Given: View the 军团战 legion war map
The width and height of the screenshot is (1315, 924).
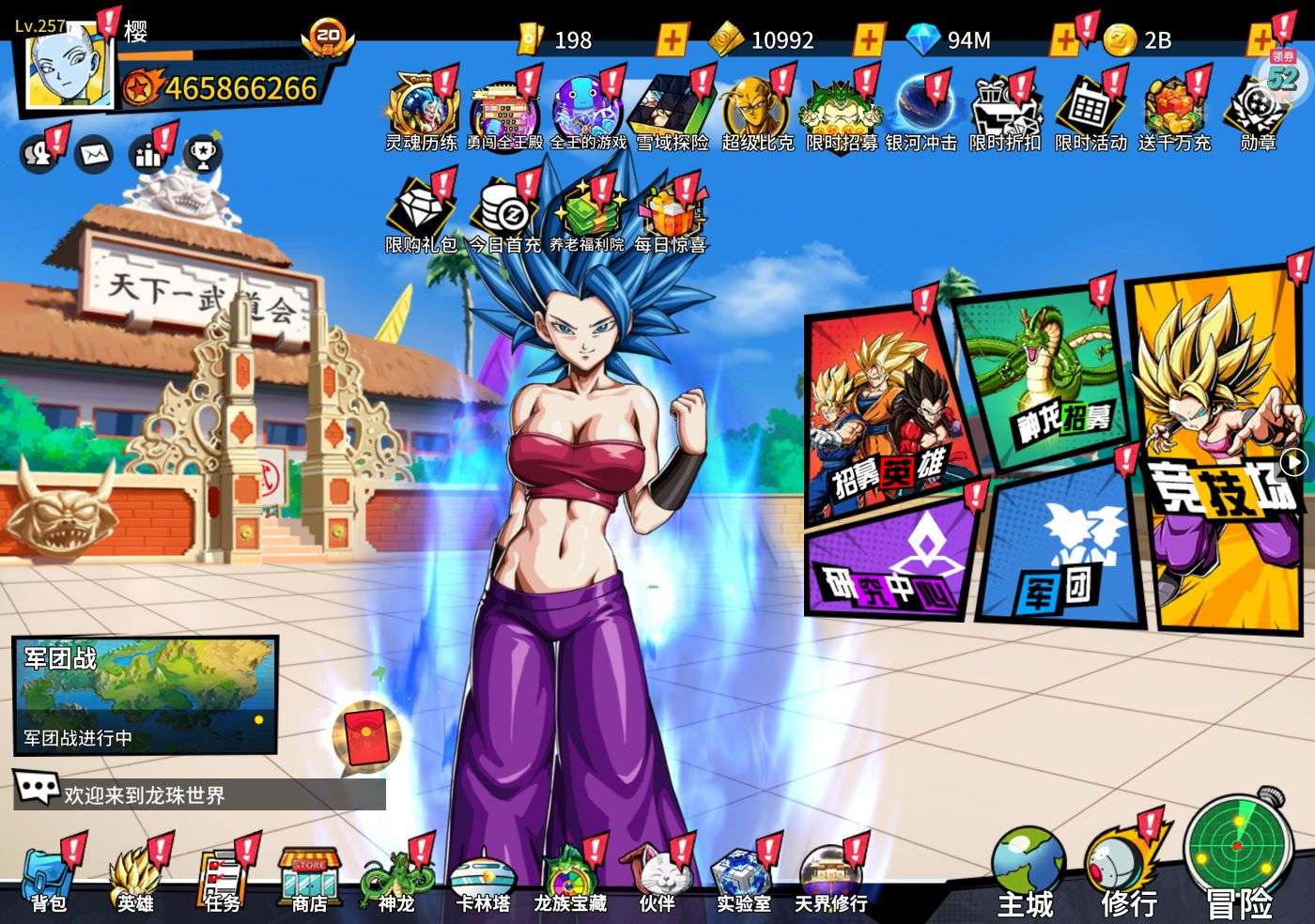Looking at the screenshot, I should pyautogui.click(x=146, y=695).
